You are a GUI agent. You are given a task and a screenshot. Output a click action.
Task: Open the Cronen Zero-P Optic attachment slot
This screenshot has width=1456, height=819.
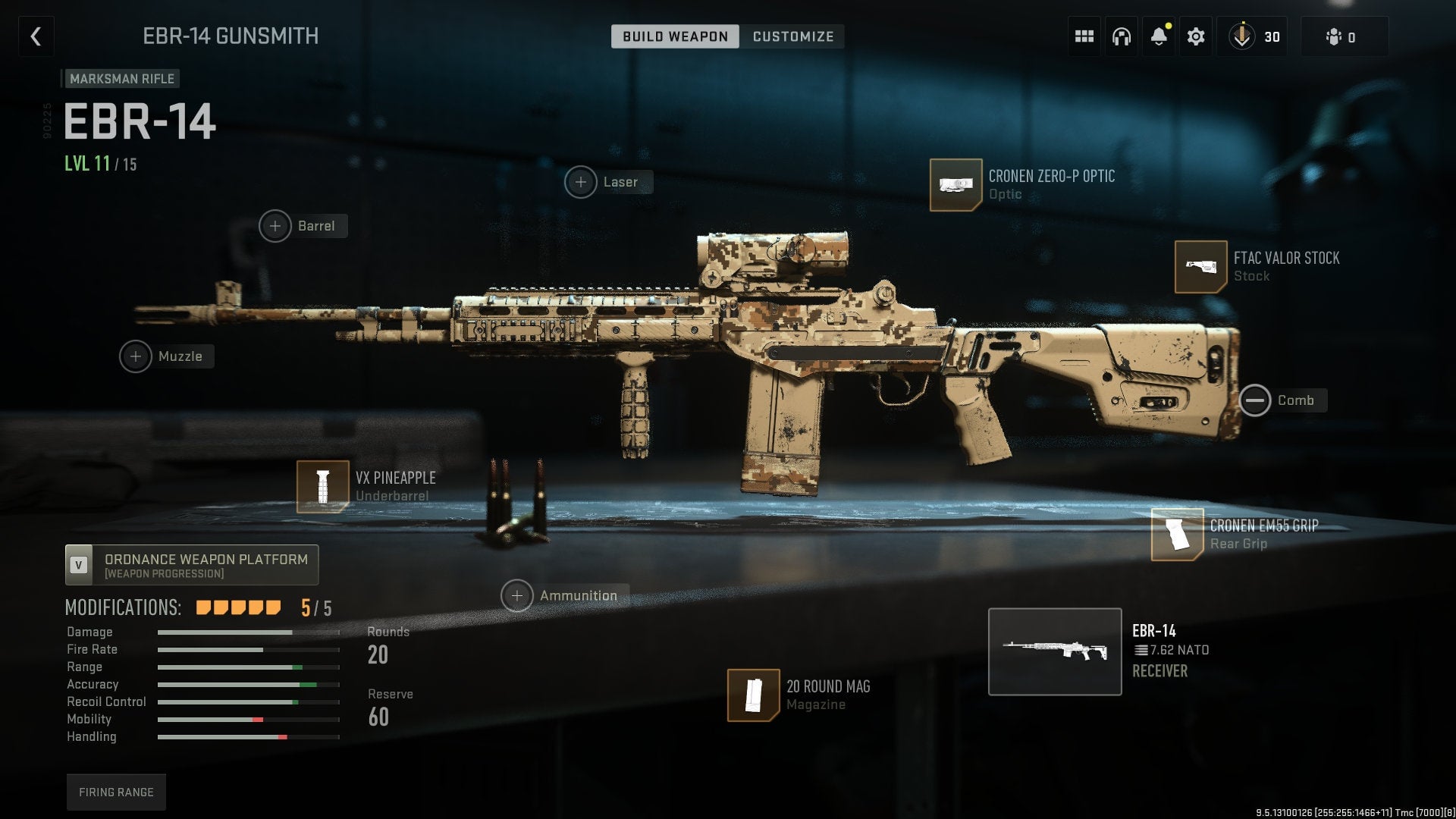click(x=955, y=184)
